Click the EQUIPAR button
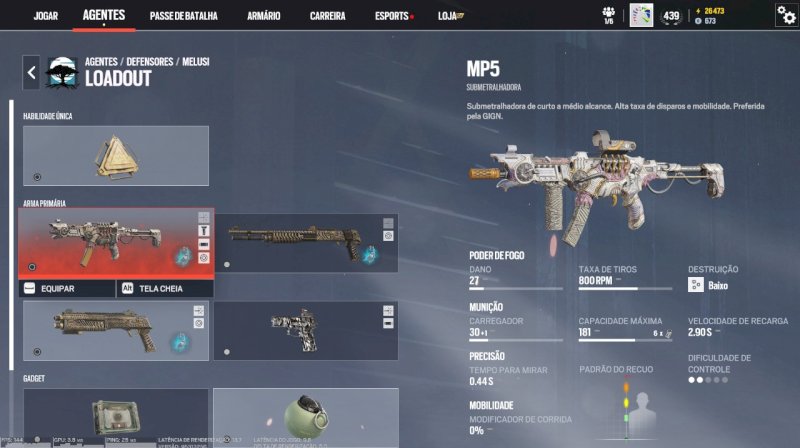This screenshot has width=800, height=448. (x=66, y=288)
